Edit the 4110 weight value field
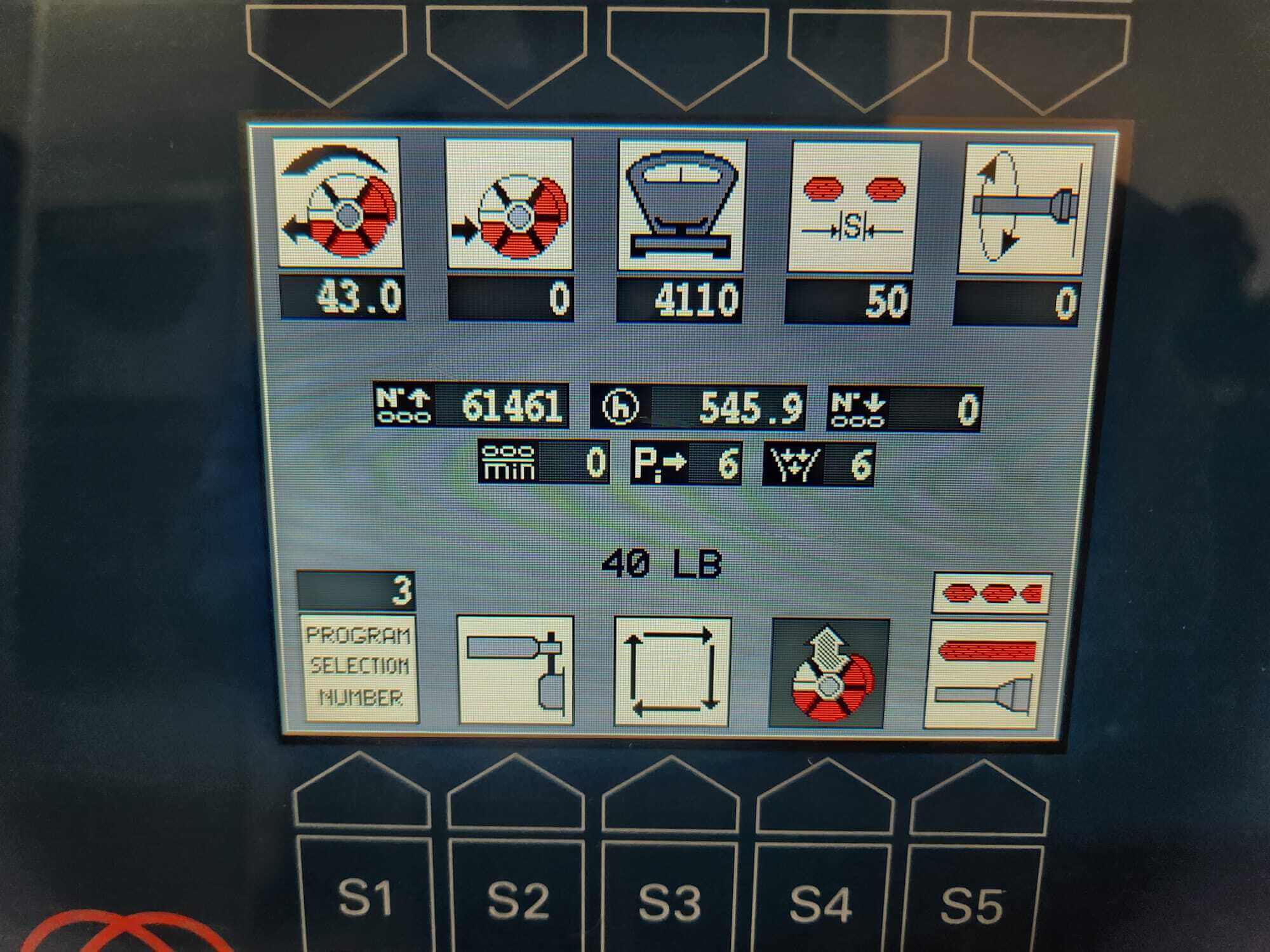The image size is (1270, 952). coord(679,299)
